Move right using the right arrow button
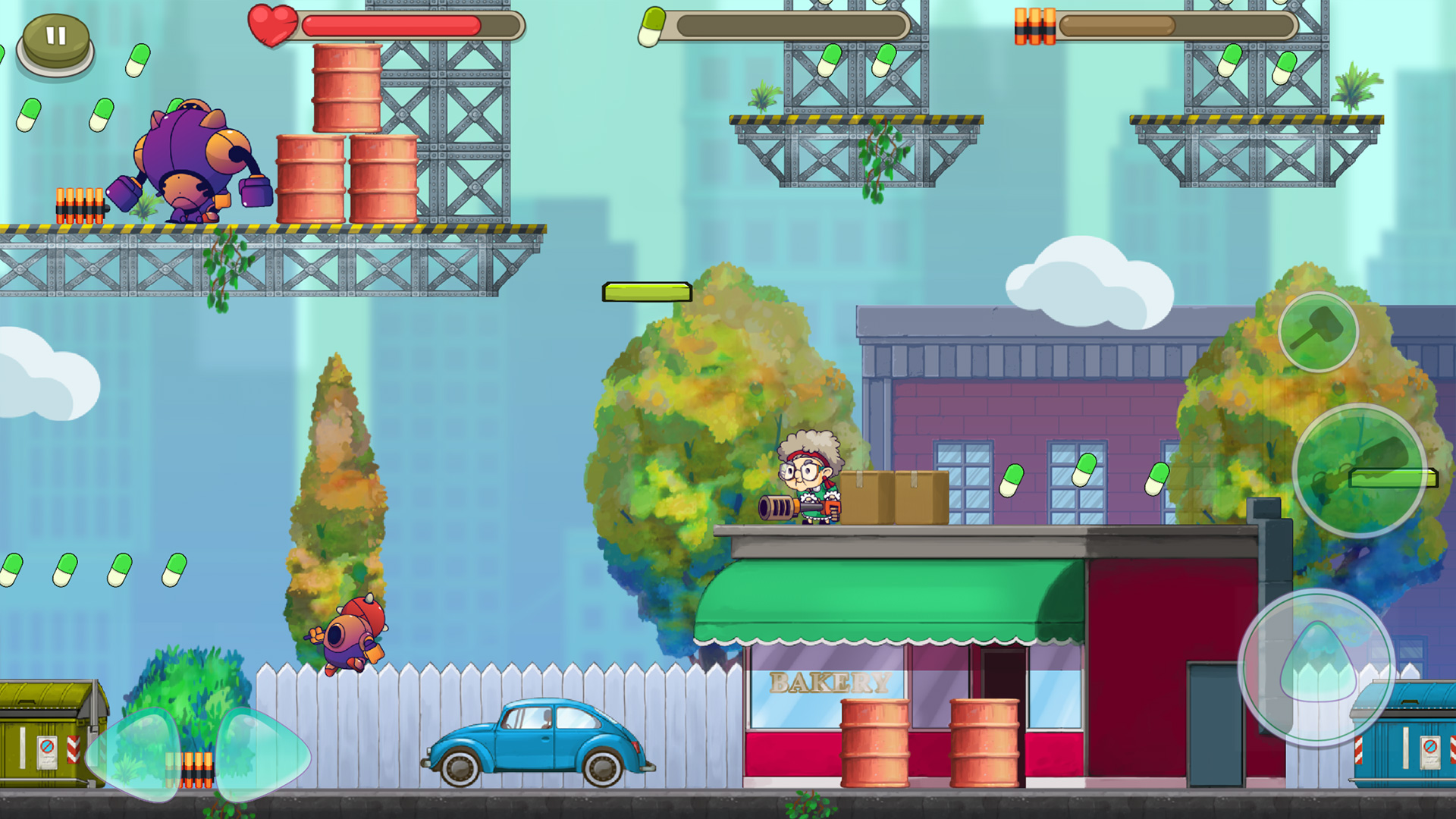The width and height of the screenshot is (1456, 819). click(262, 753)
